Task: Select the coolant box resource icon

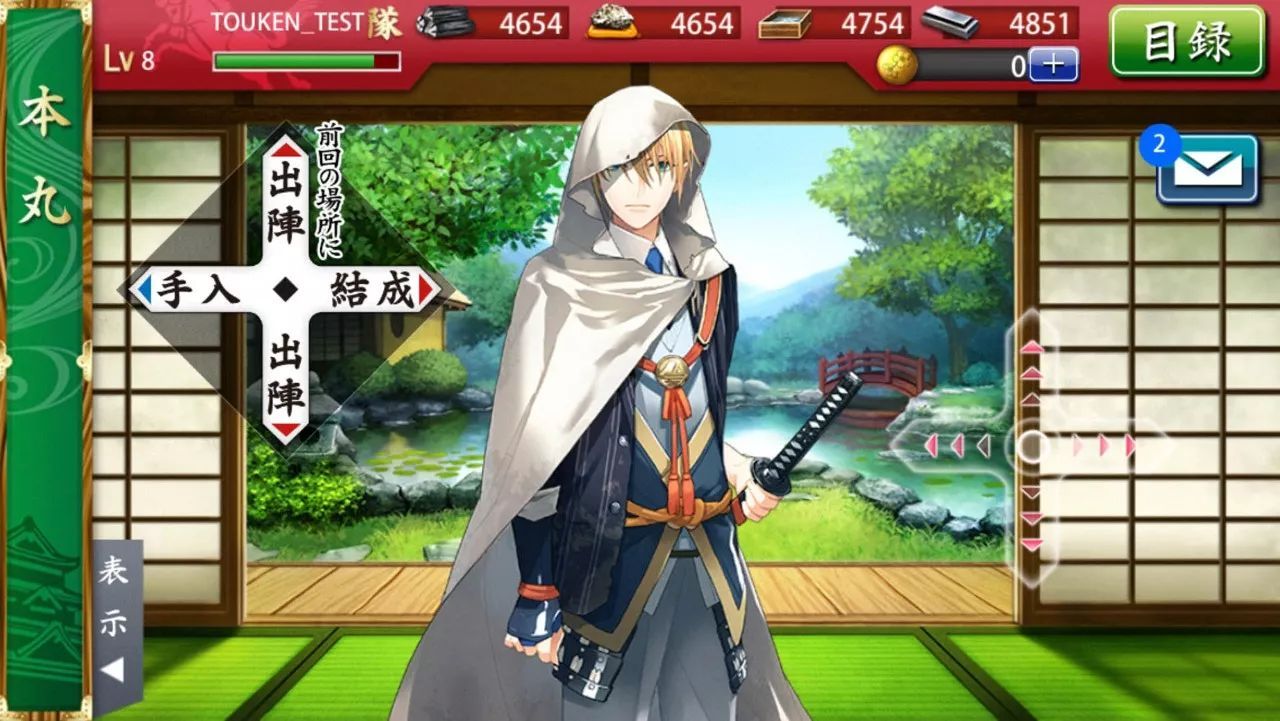Action: (788, 23)
